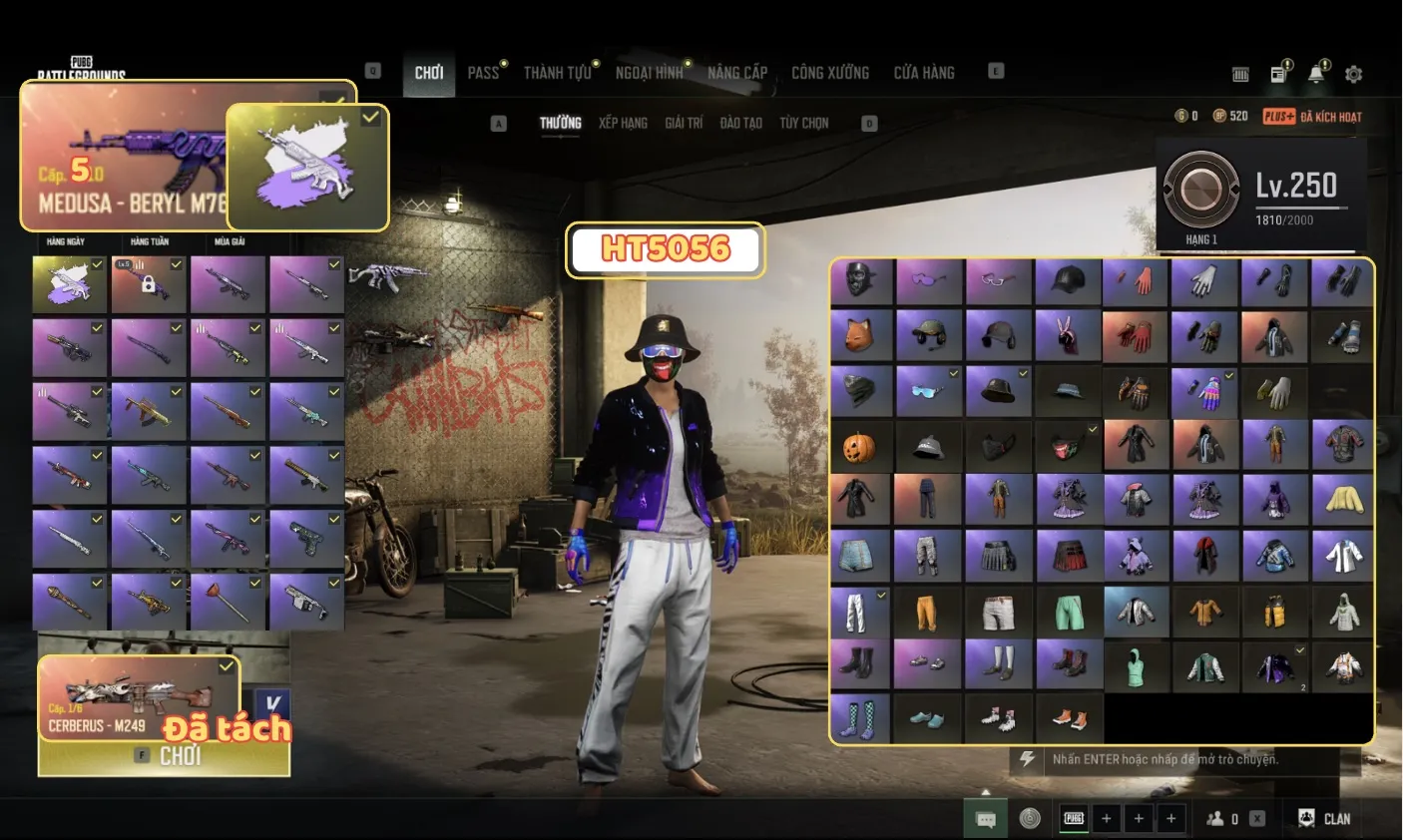
Task: Toggle the chat speech-bubble button
Action: click(x=986, y=819)
